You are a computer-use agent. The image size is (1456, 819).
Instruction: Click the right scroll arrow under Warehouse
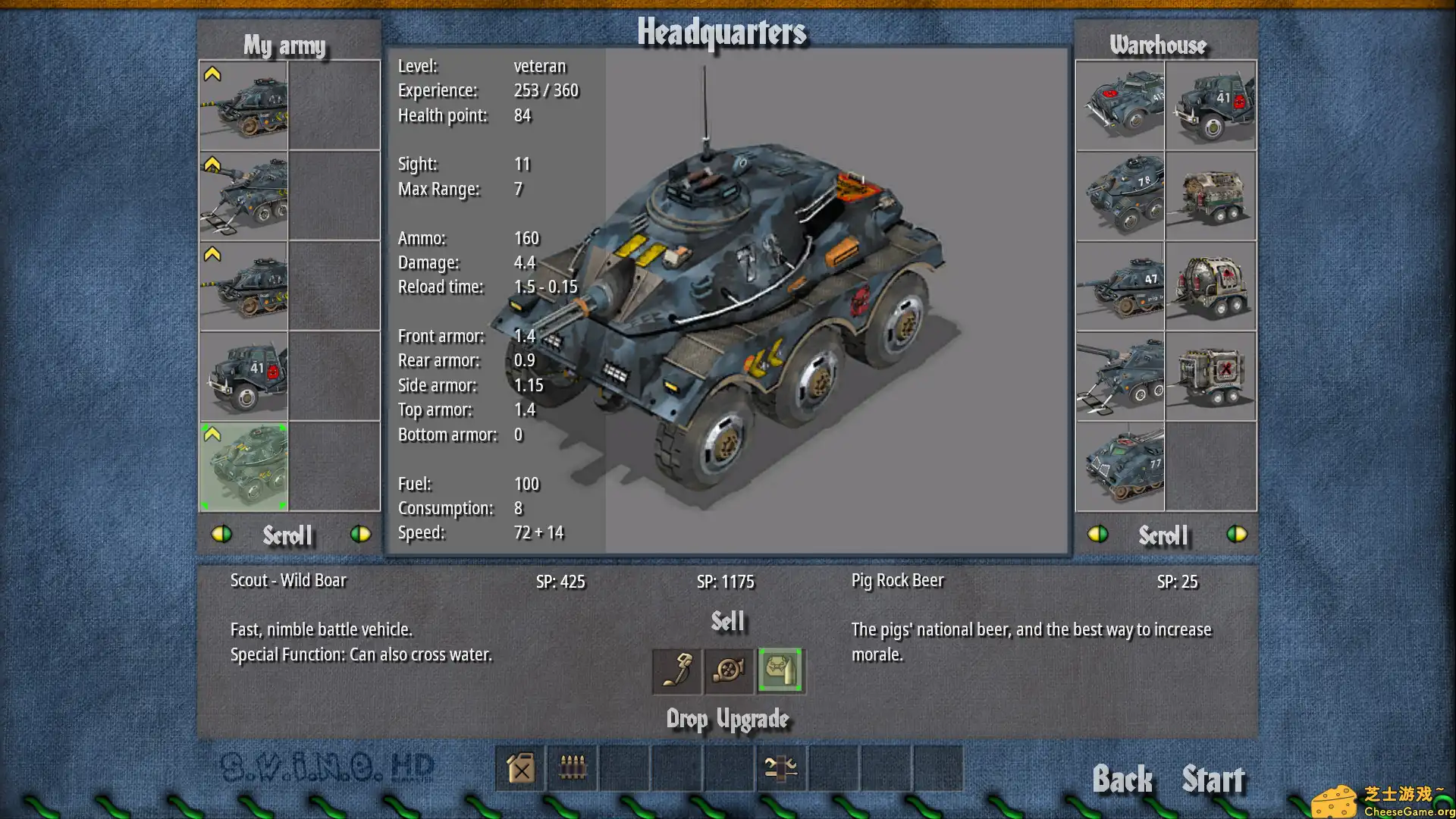tap(1236, 535)
